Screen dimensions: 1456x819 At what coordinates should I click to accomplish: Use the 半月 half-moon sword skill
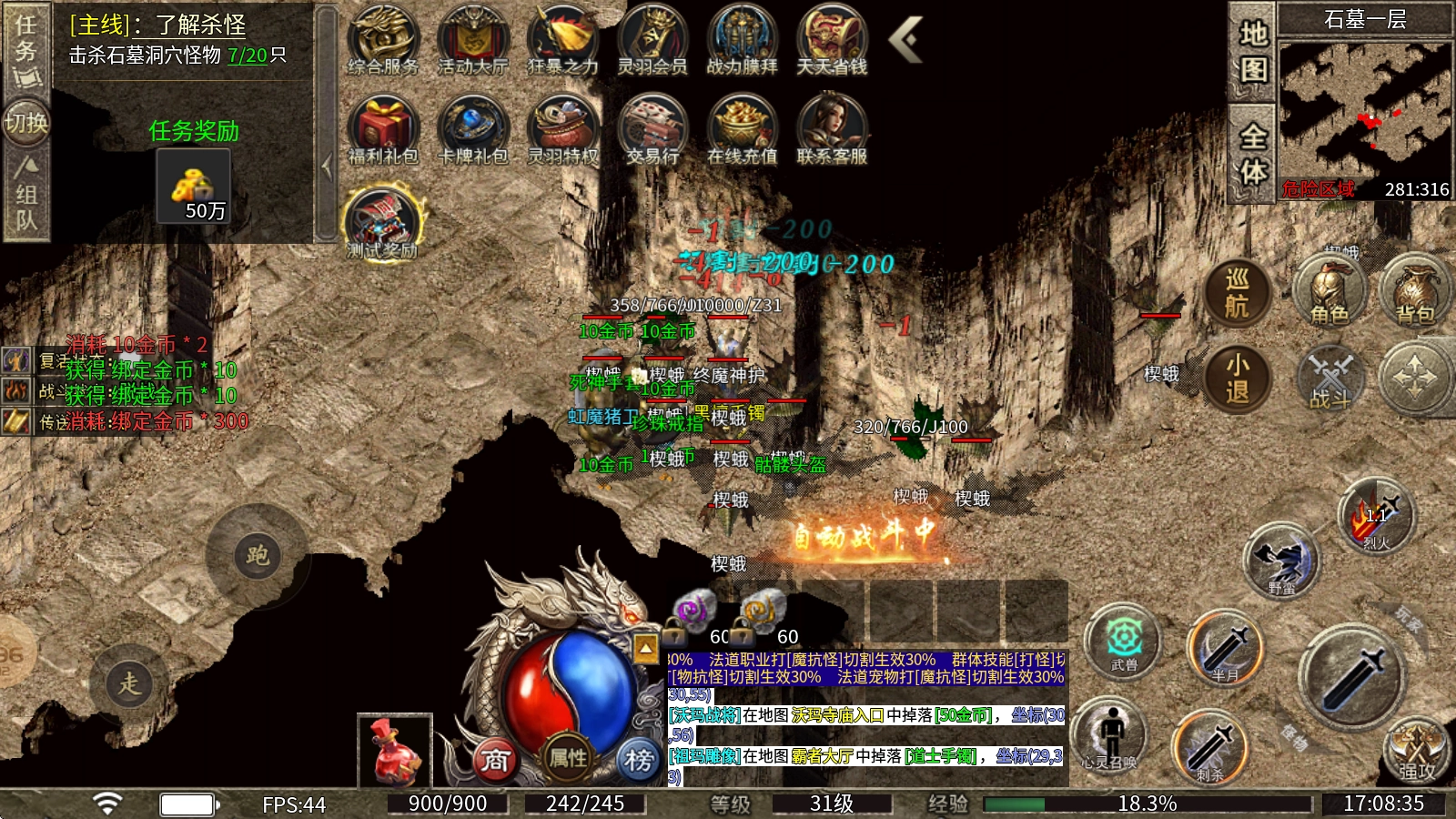pyautogui.click(x=1225, y=648)
